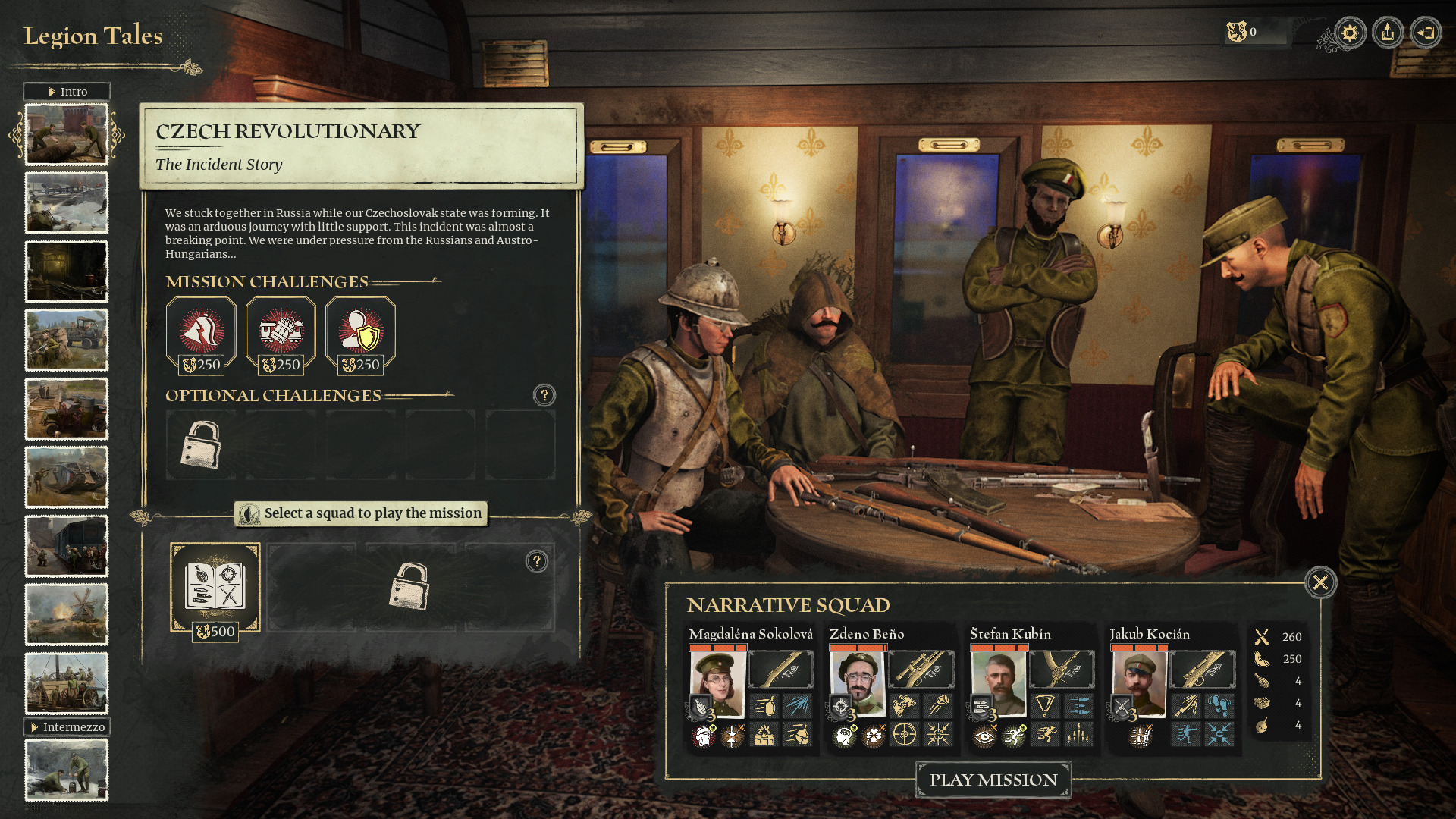Select the building mission challenge icon

click(281, 332)
